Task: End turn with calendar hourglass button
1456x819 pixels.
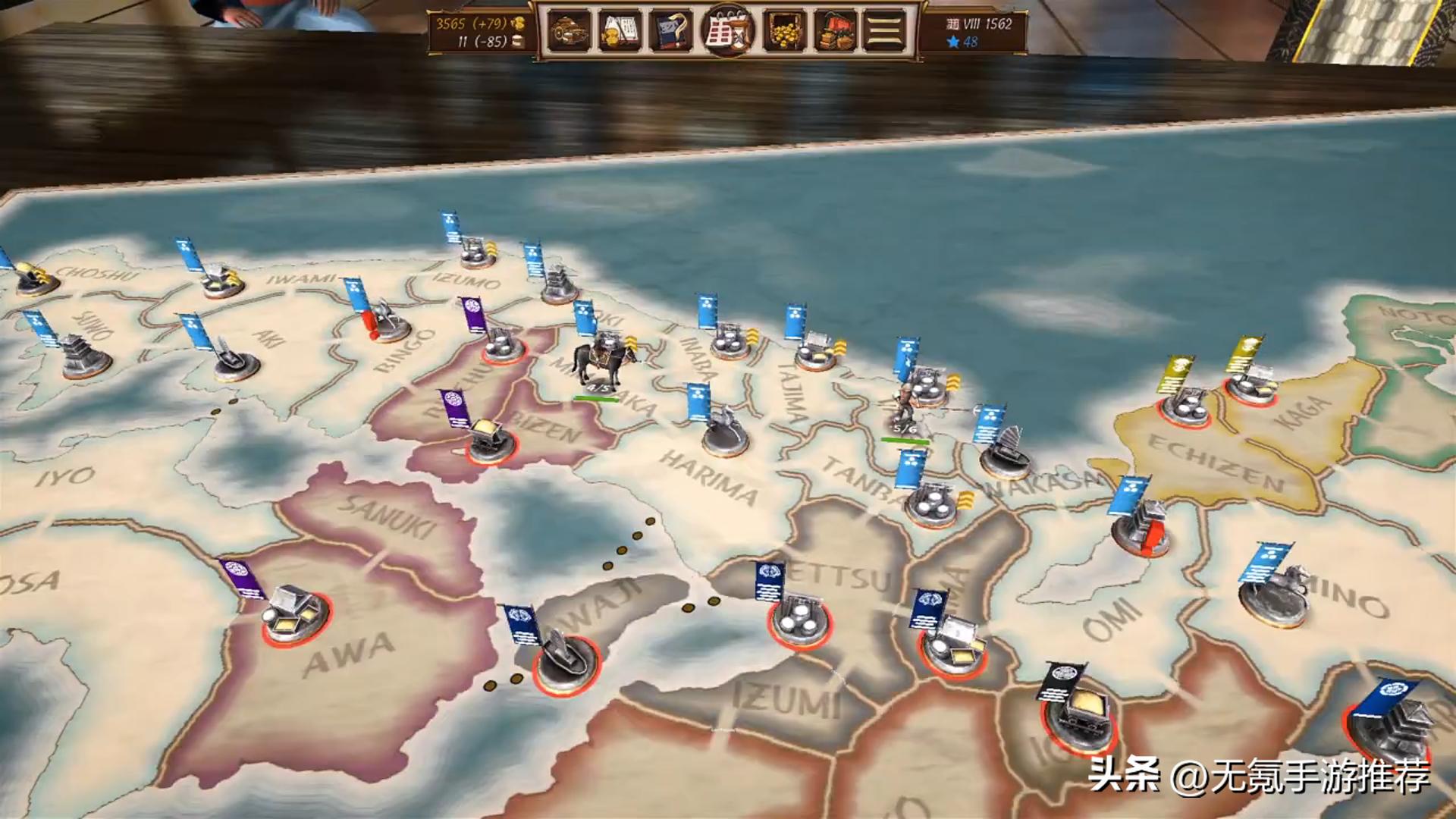Action: coord(727,32)
